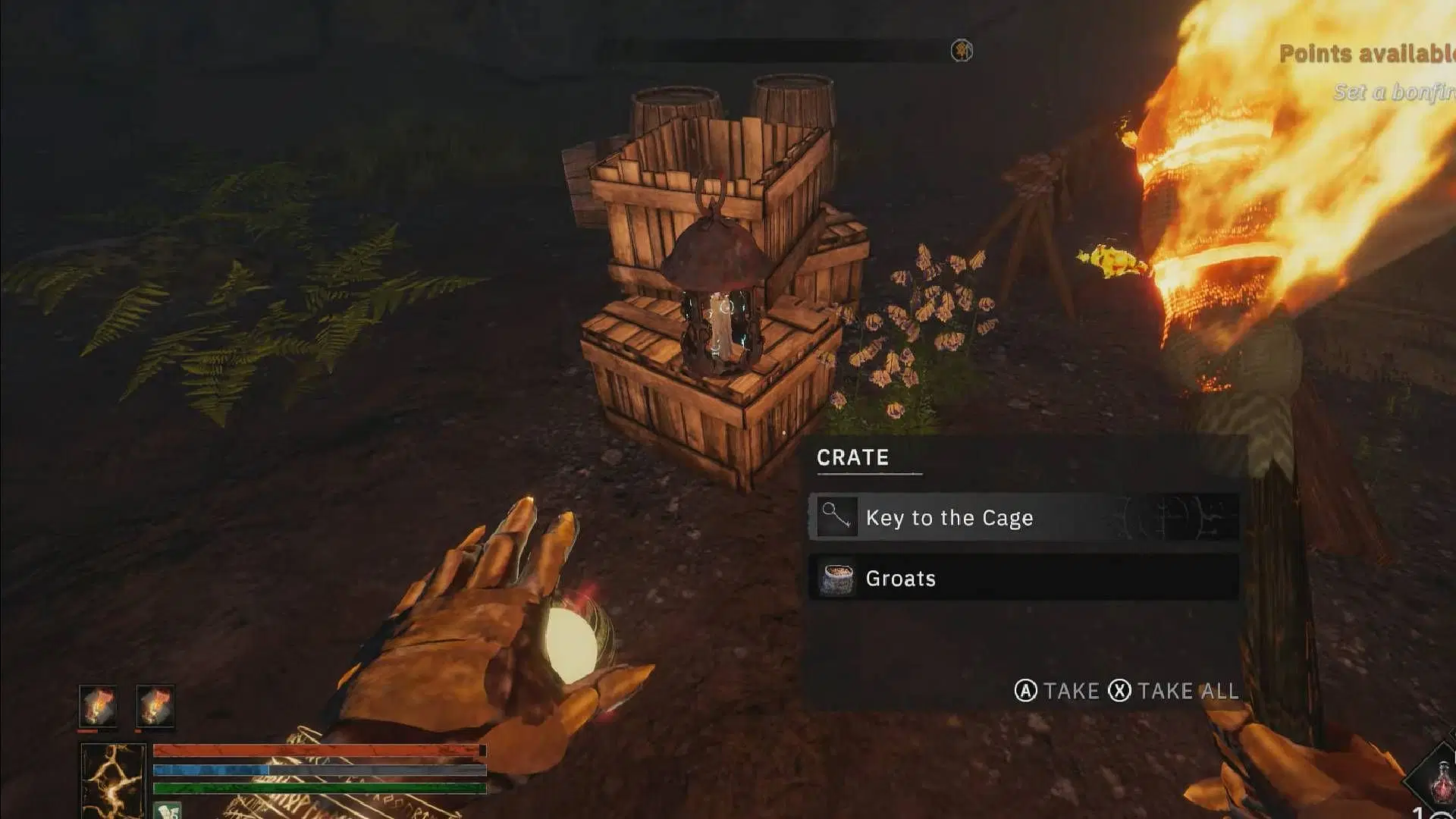Select the Groats item in the crate
Viewport: 1456px width, 819px height.
point(1024,579)
